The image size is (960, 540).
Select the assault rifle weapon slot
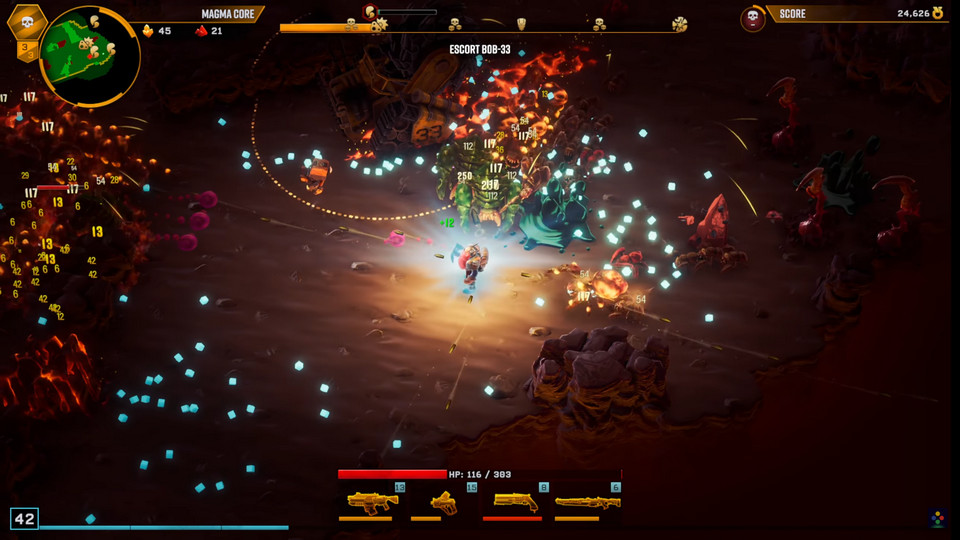[x=371, y=501]
